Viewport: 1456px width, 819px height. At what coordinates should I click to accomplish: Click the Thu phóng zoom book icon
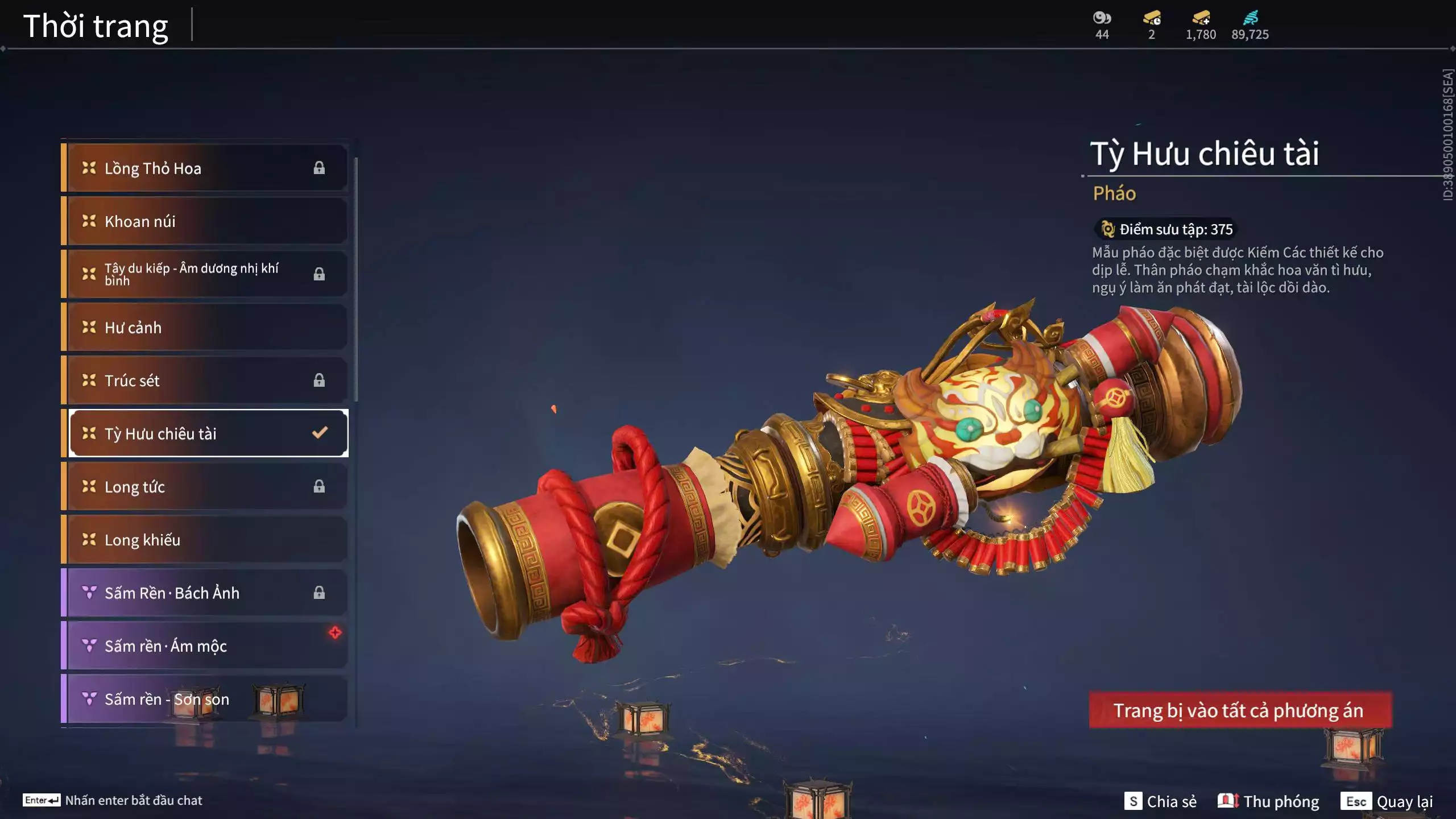point(1230,801)
